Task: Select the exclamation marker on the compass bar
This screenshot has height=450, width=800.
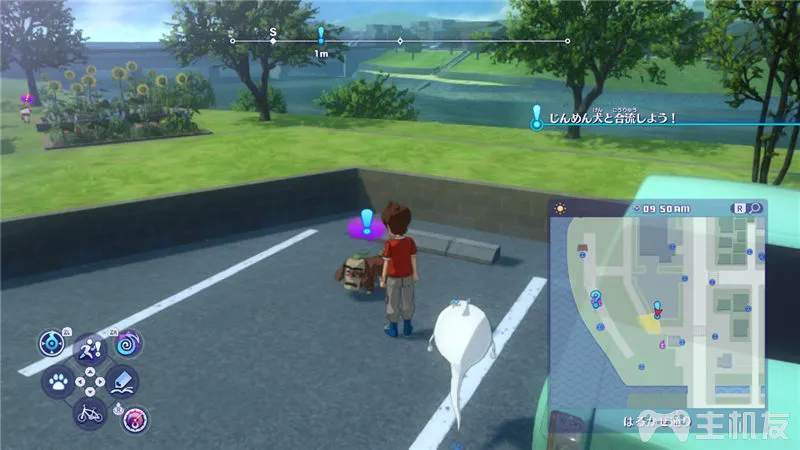Action: [320, 35]
